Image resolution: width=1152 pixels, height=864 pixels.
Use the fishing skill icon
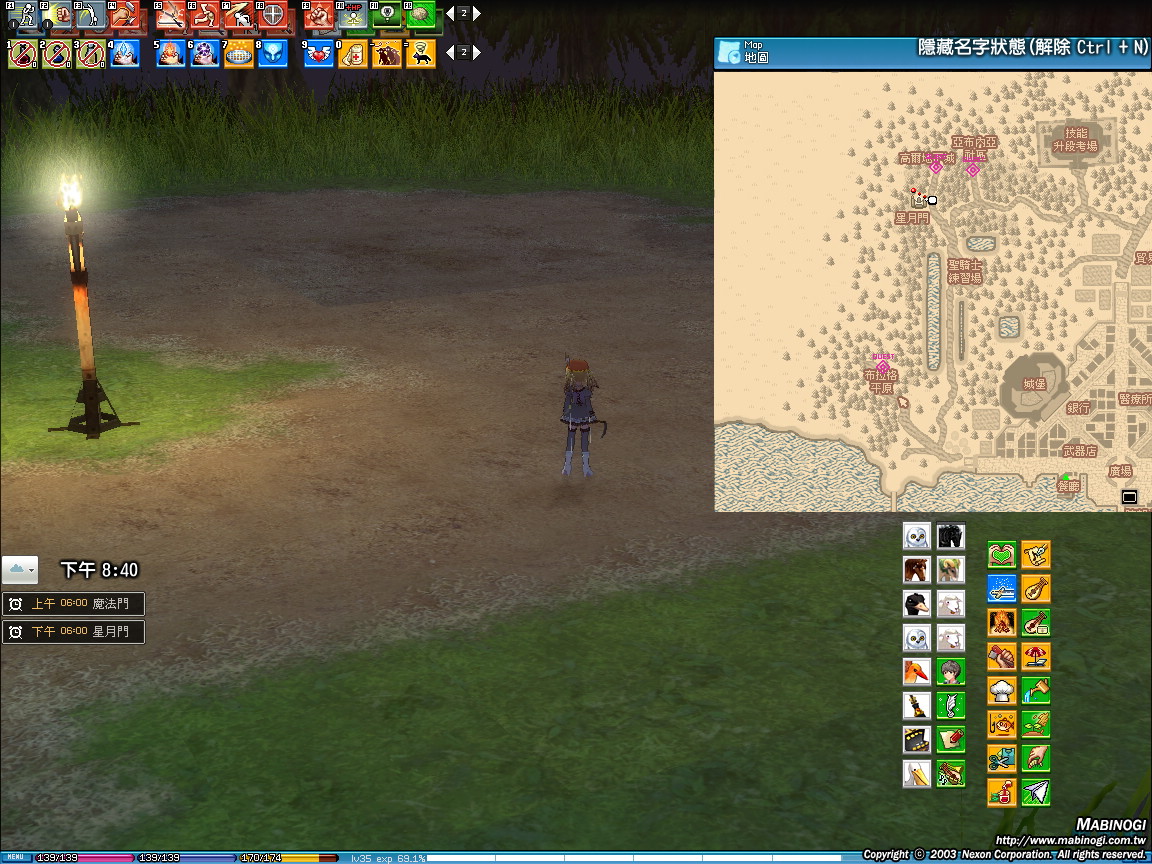1001,725
